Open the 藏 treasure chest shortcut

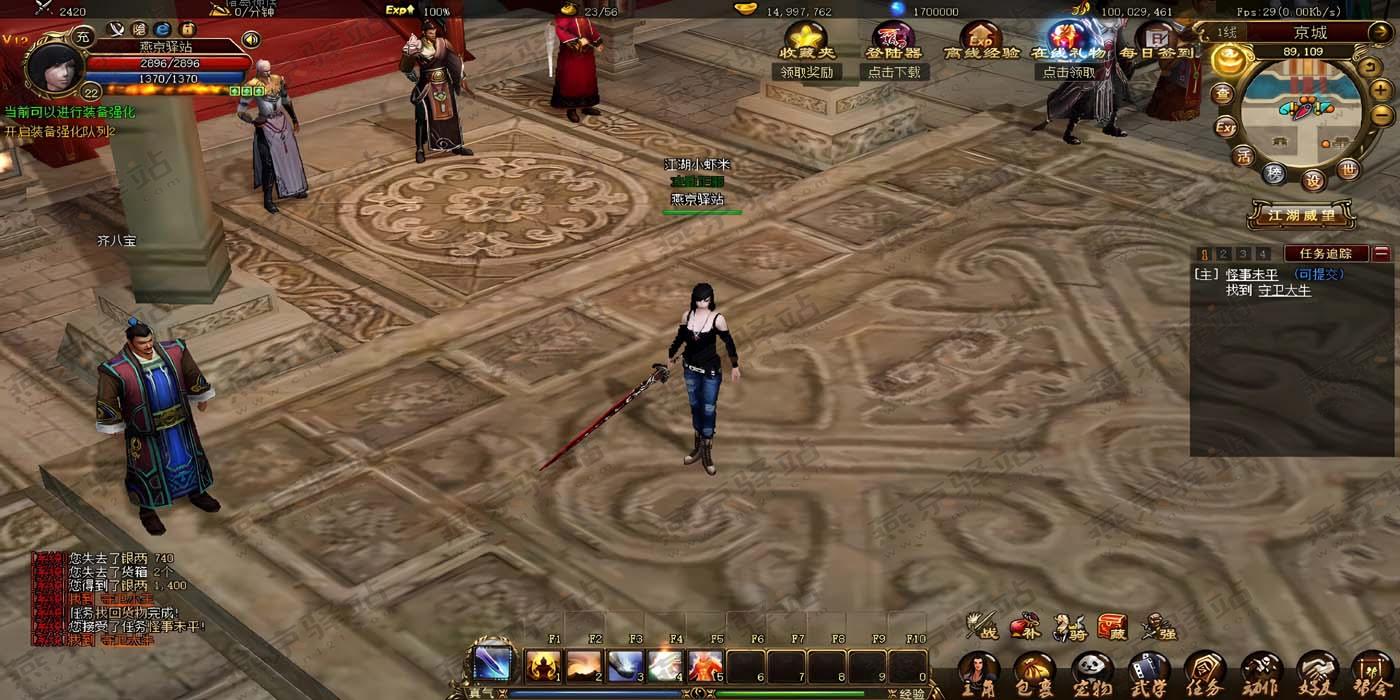pyautogui.click(x=1112, y=627)
